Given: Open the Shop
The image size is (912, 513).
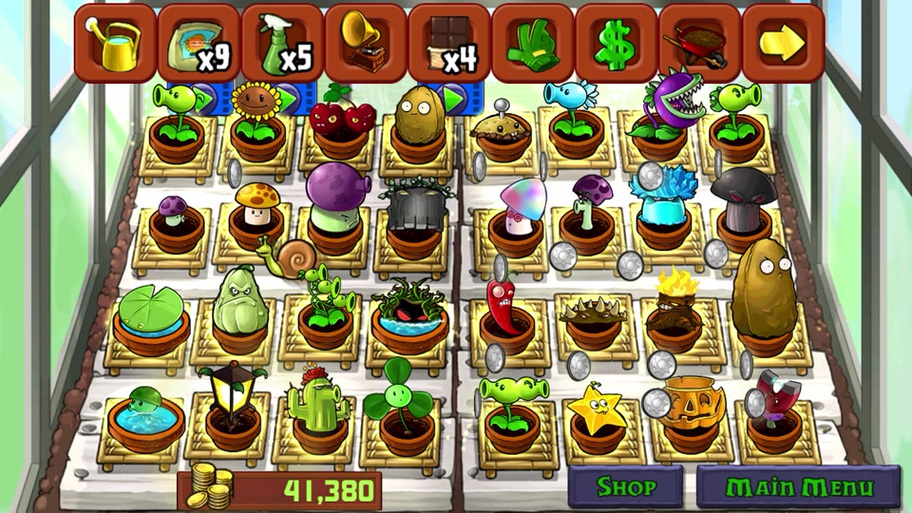Looking at the screenshot, I should click(x=626, y=488).
